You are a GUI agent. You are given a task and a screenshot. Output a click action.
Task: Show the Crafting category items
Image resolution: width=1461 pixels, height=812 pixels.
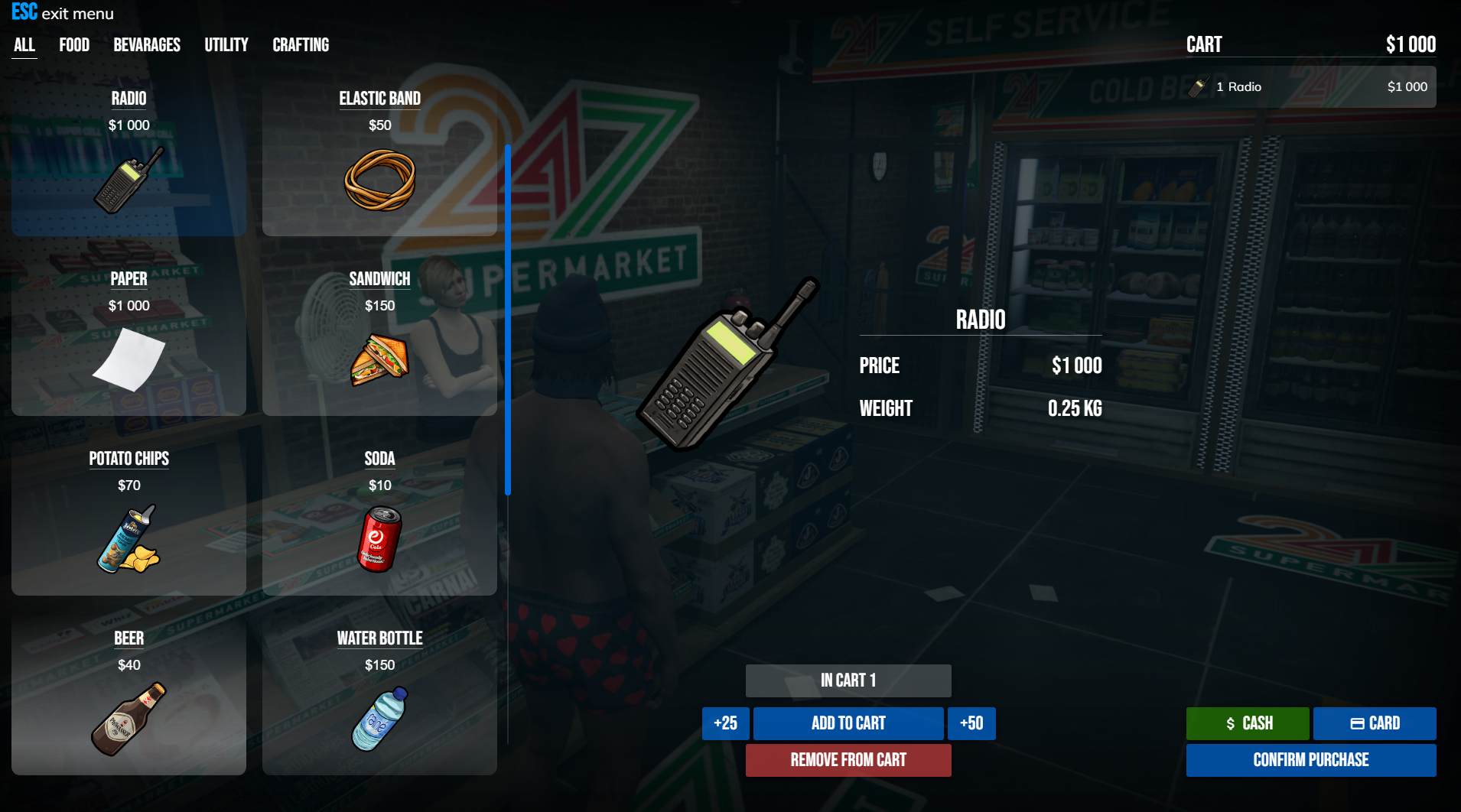tap(301, 45)
